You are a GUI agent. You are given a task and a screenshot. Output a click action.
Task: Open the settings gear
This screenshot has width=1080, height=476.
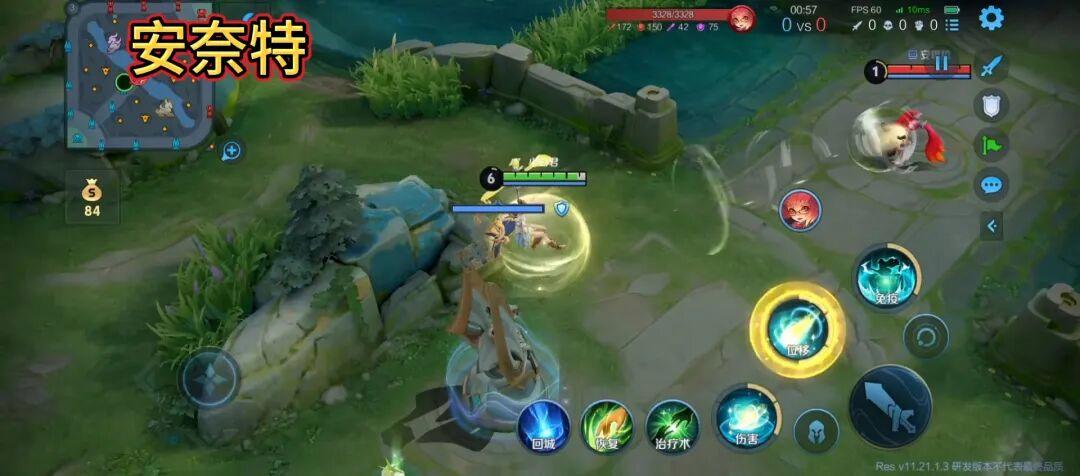(991, 18)
